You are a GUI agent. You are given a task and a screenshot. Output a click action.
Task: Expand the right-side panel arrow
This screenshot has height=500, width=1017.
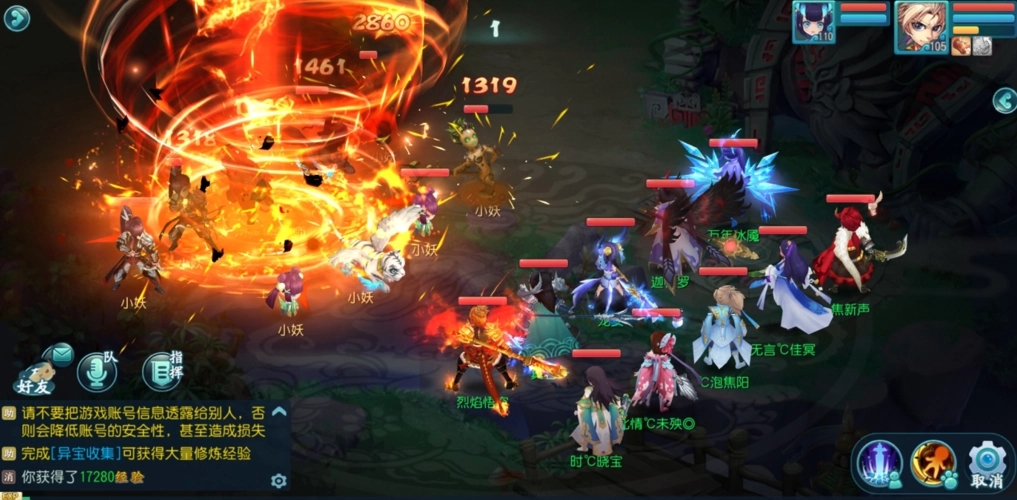pyautogui.click(x=1004, y=100)
